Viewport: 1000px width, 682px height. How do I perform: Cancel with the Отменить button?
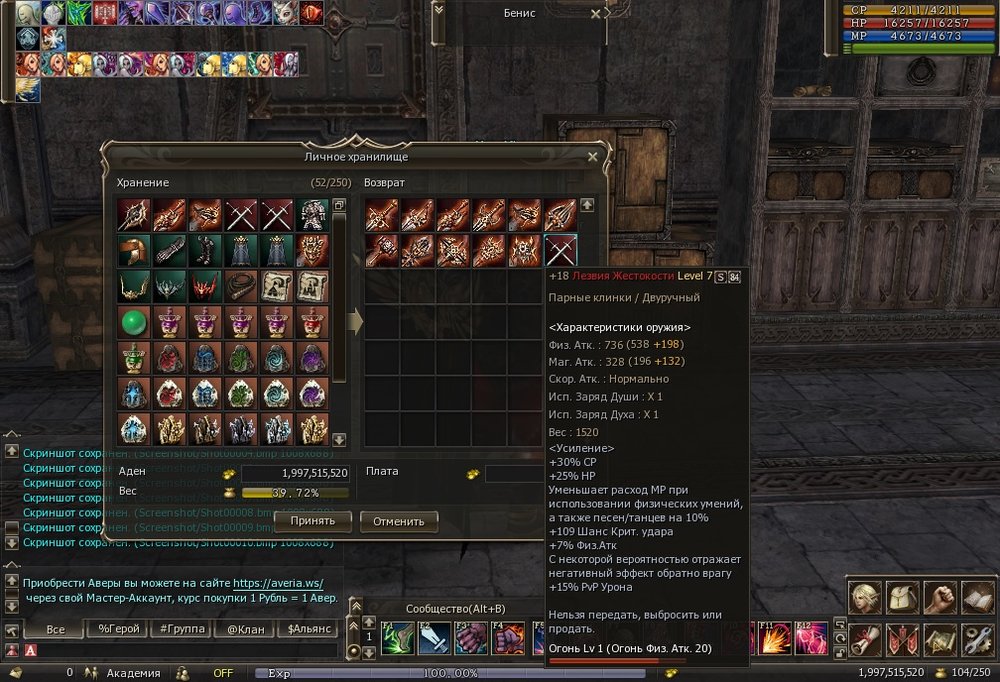click(399, 521)
